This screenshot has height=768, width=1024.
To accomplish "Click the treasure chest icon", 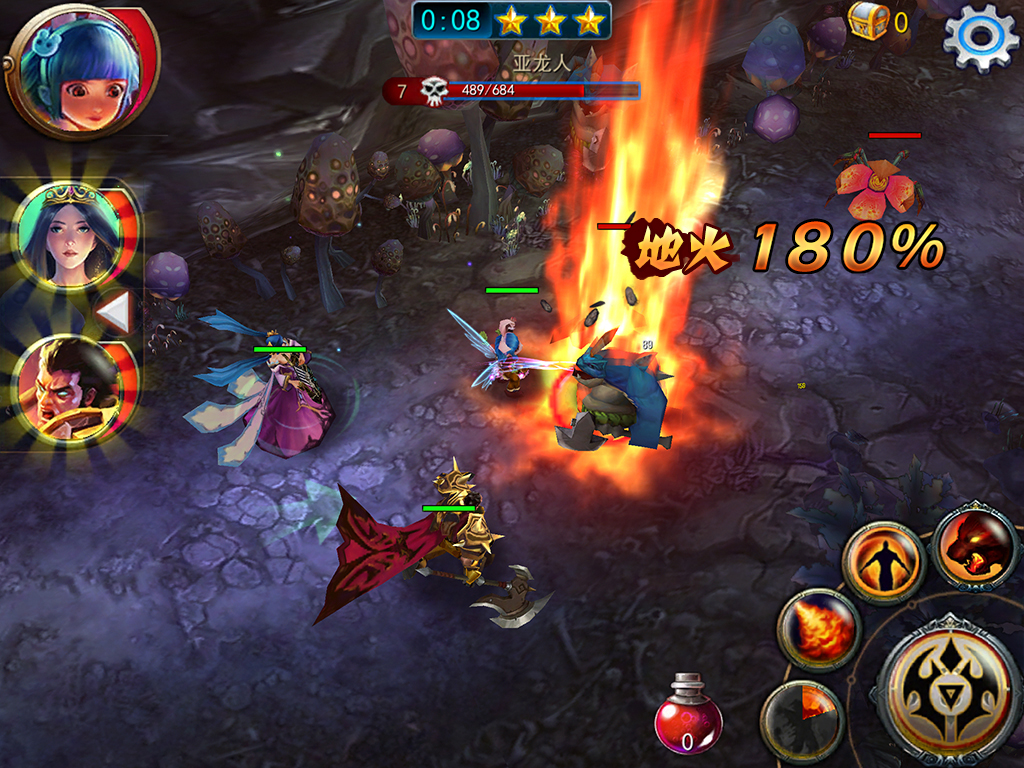I will [x=867, y=20].
